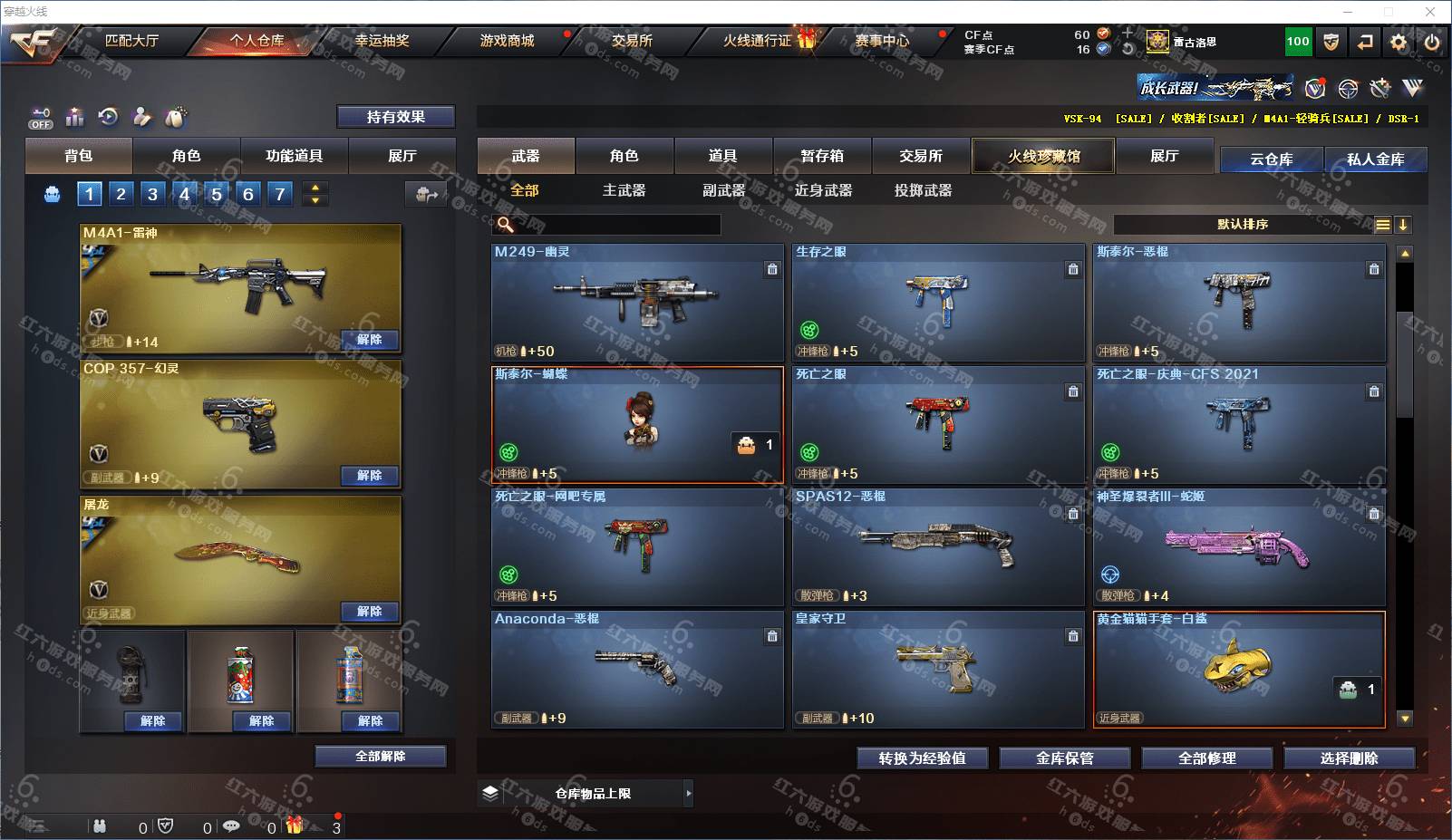The height and width of the screenshot is (840, 1452).
Task: Click the 选择删除 button
Action: point(1349,758)
